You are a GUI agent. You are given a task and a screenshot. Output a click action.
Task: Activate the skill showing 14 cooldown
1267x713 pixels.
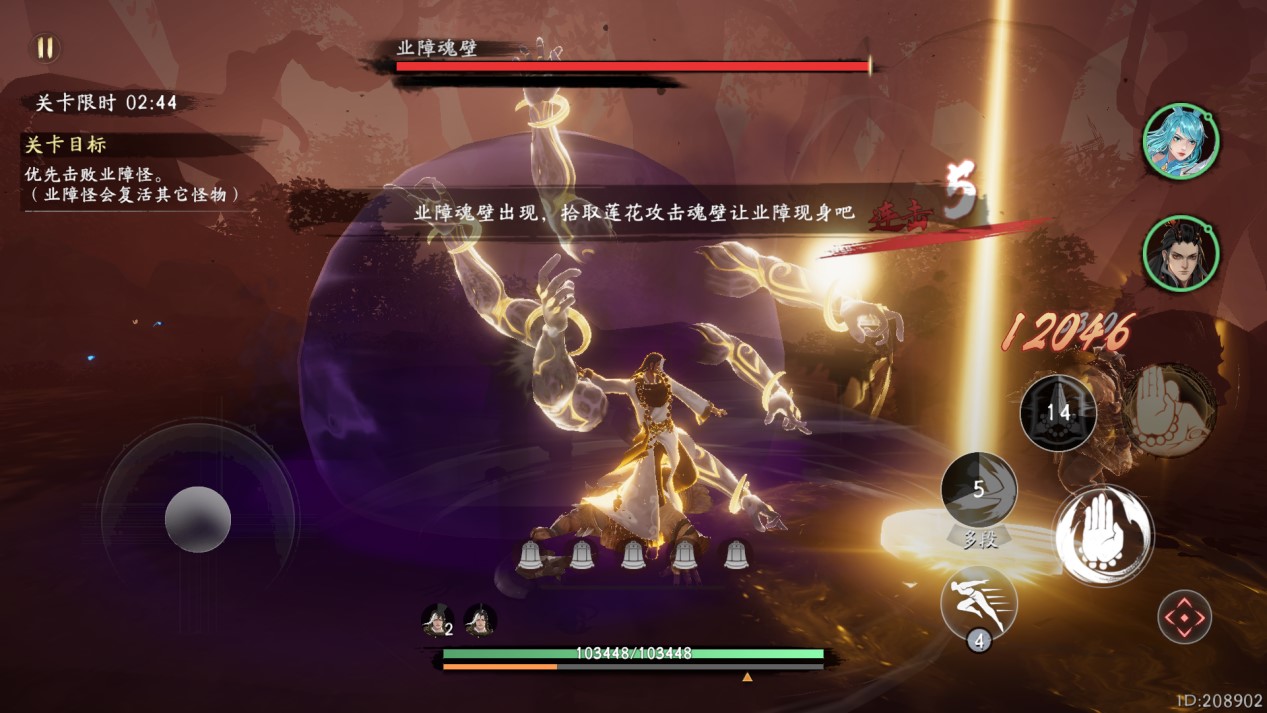click(1058, 412)
